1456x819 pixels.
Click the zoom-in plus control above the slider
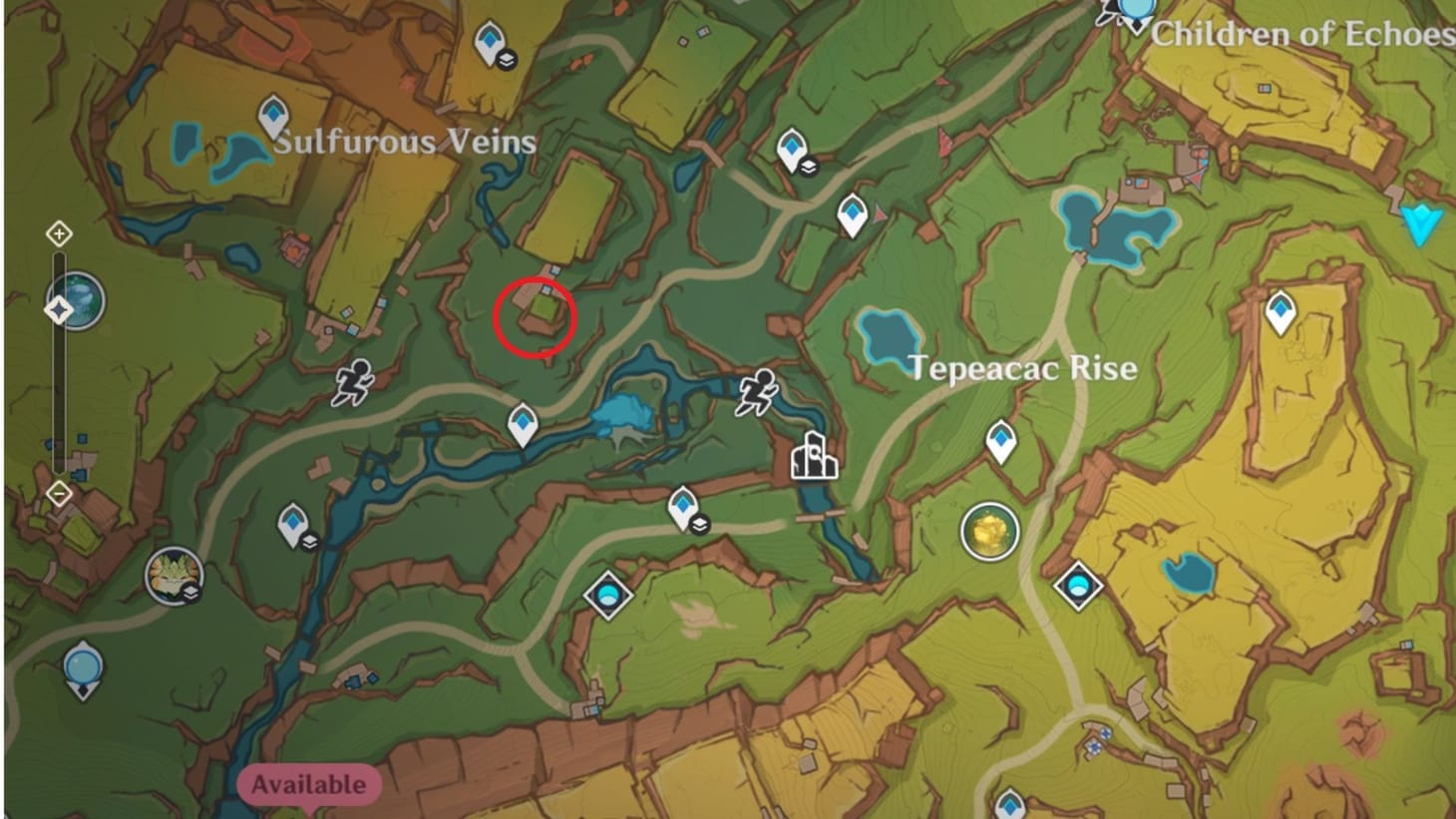[x=61, y=232]
